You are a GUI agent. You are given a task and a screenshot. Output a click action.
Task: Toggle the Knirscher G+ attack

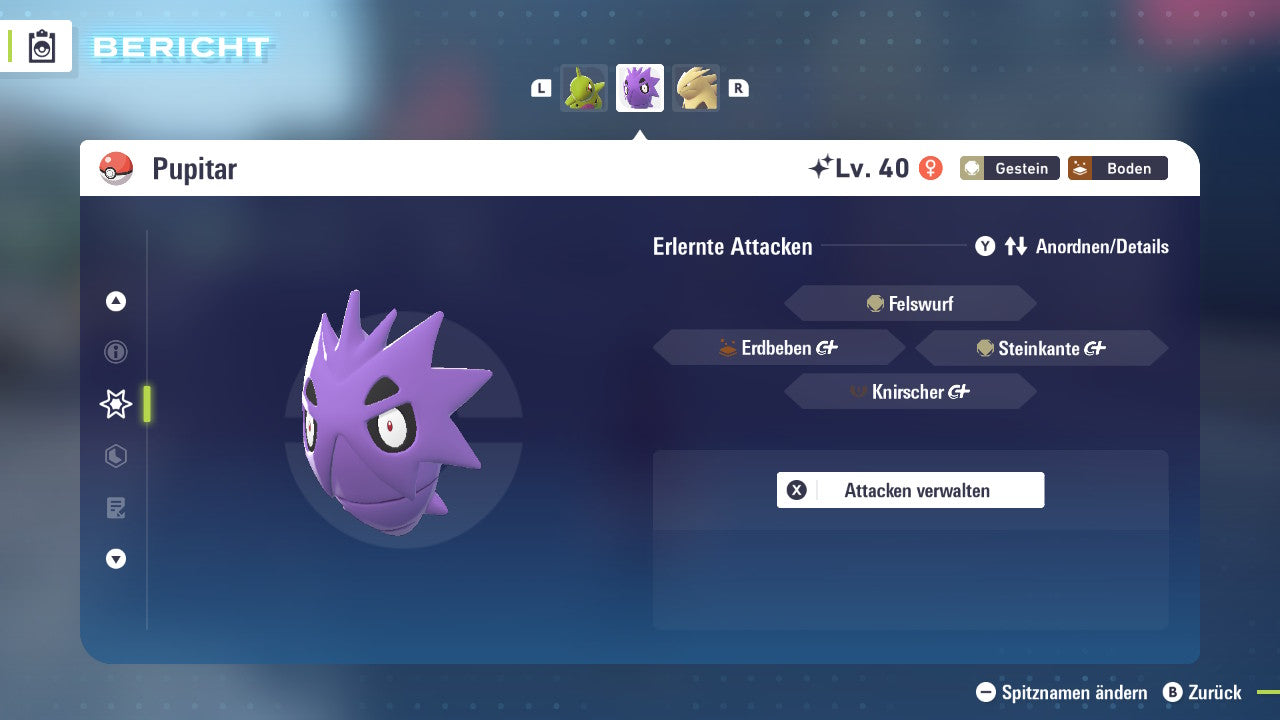tap(910, 391)
